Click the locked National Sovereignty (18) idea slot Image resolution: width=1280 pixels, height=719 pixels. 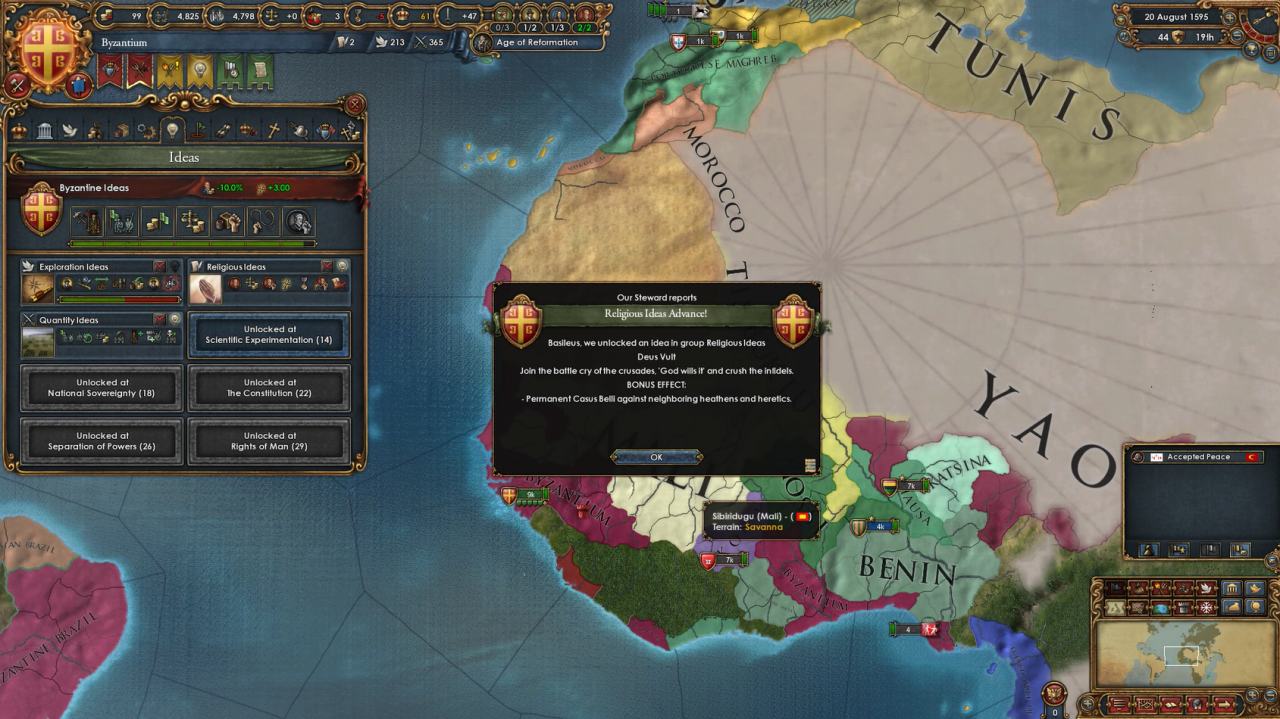pyautogui.click(x=102, y=388)
